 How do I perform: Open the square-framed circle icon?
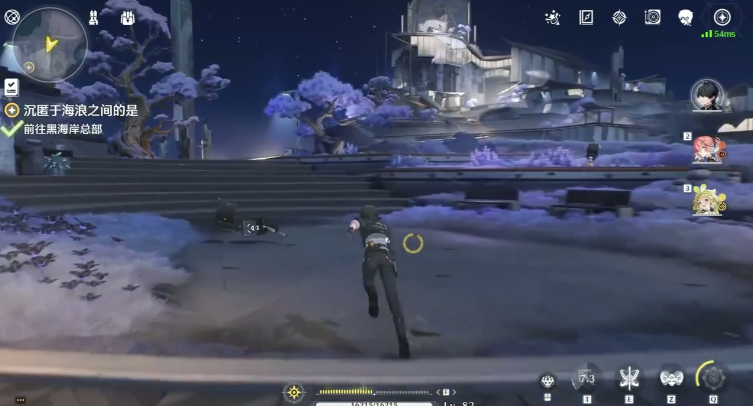tap(652, 17)
